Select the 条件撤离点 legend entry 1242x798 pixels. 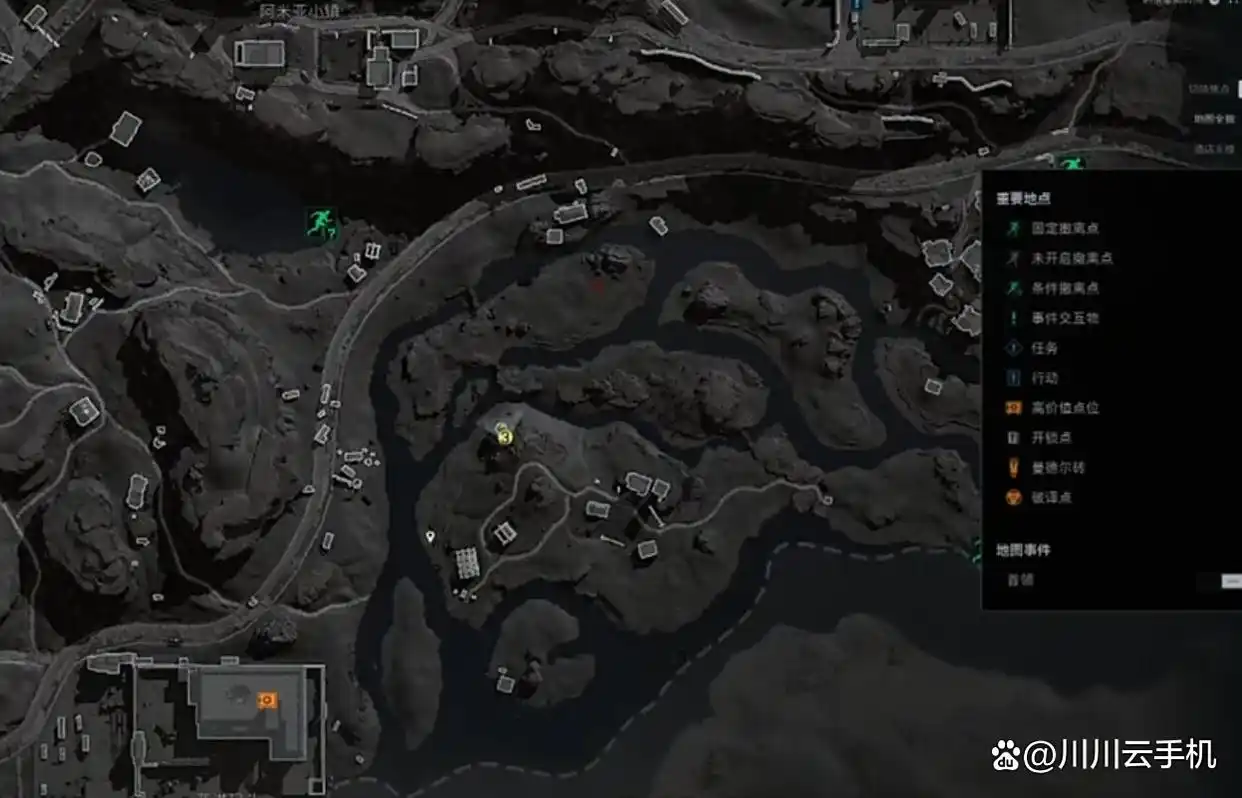pyautogui.click(x=1058, y=288)
